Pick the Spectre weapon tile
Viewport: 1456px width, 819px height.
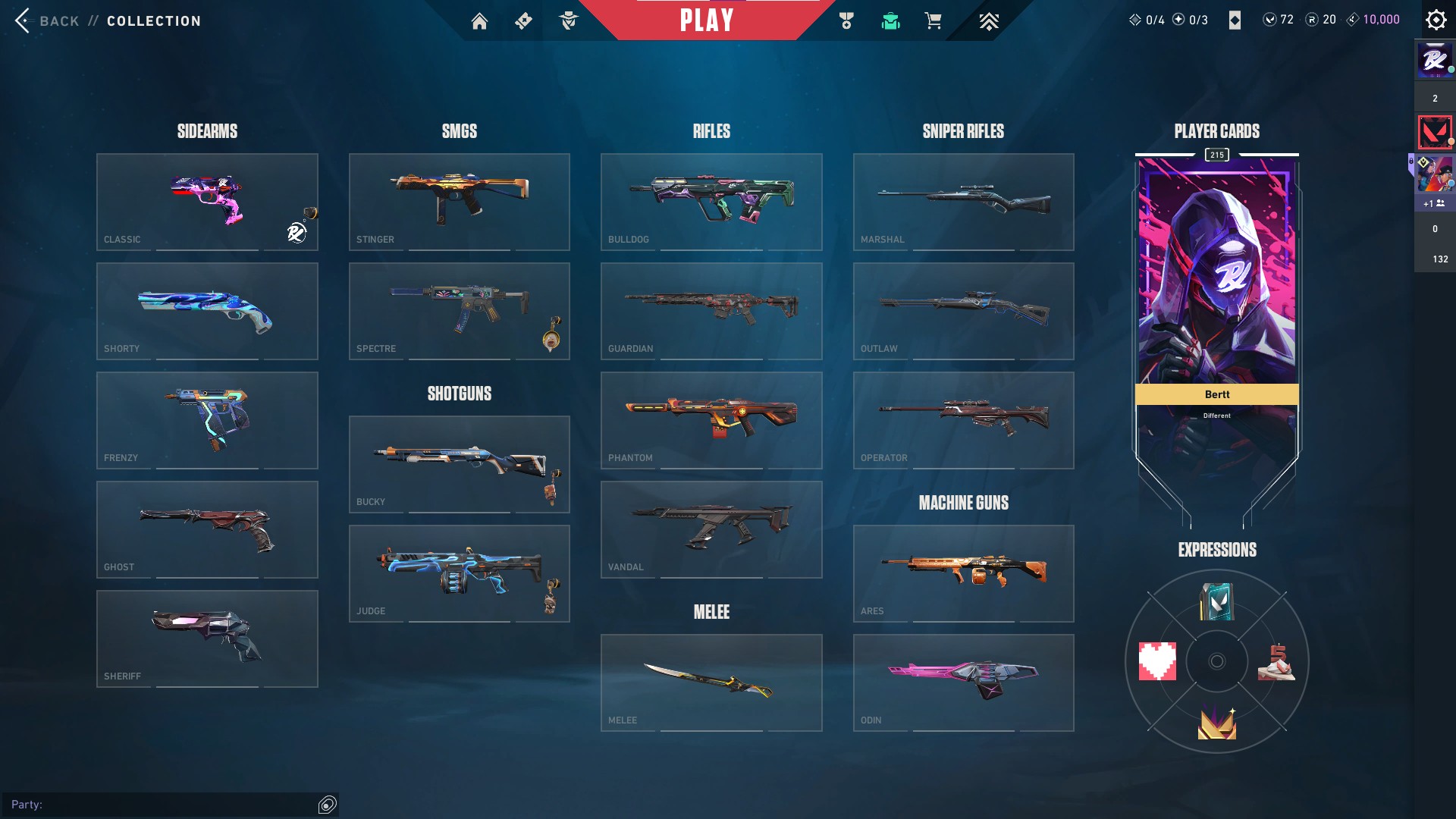point(459,311)
